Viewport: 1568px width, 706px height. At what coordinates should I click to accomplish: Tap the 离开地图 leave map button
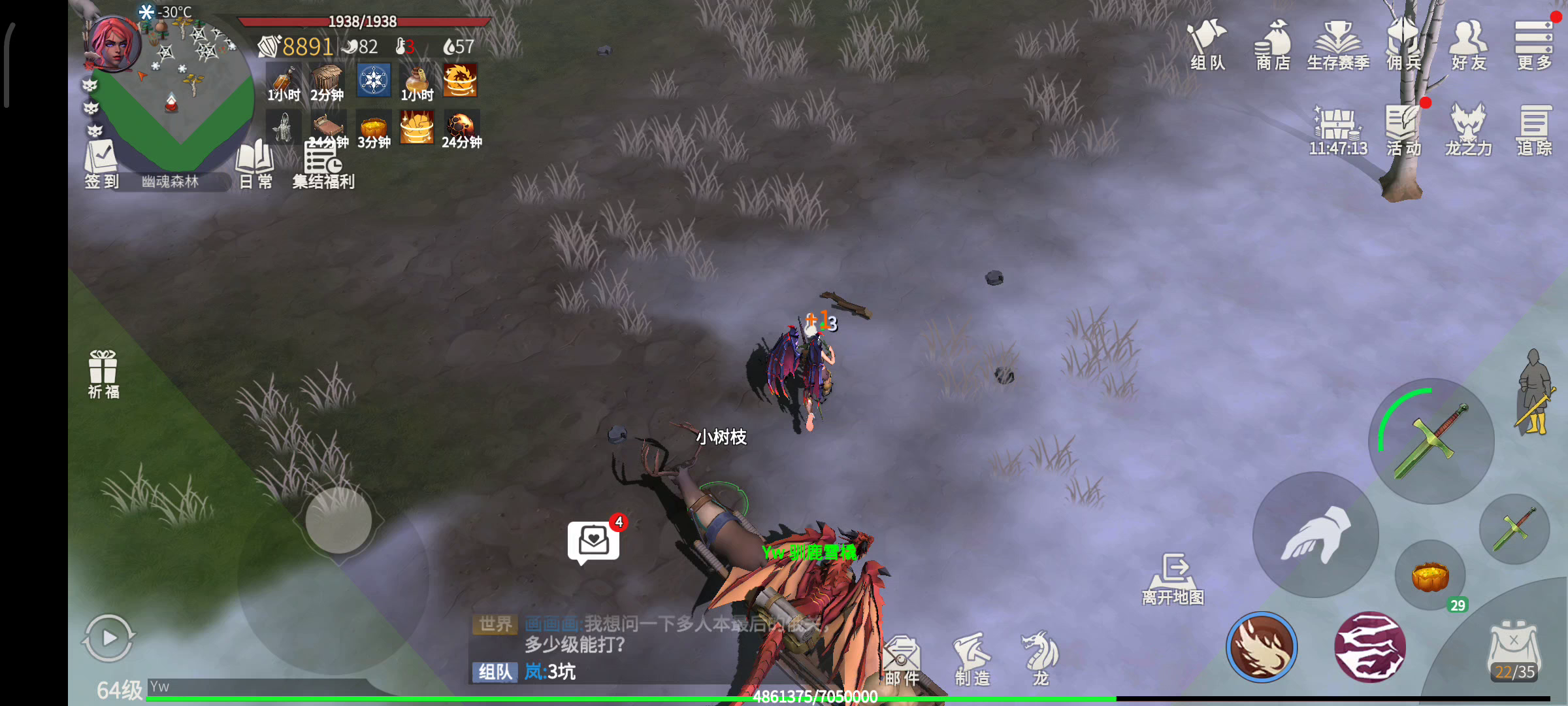pos(1173,579)
